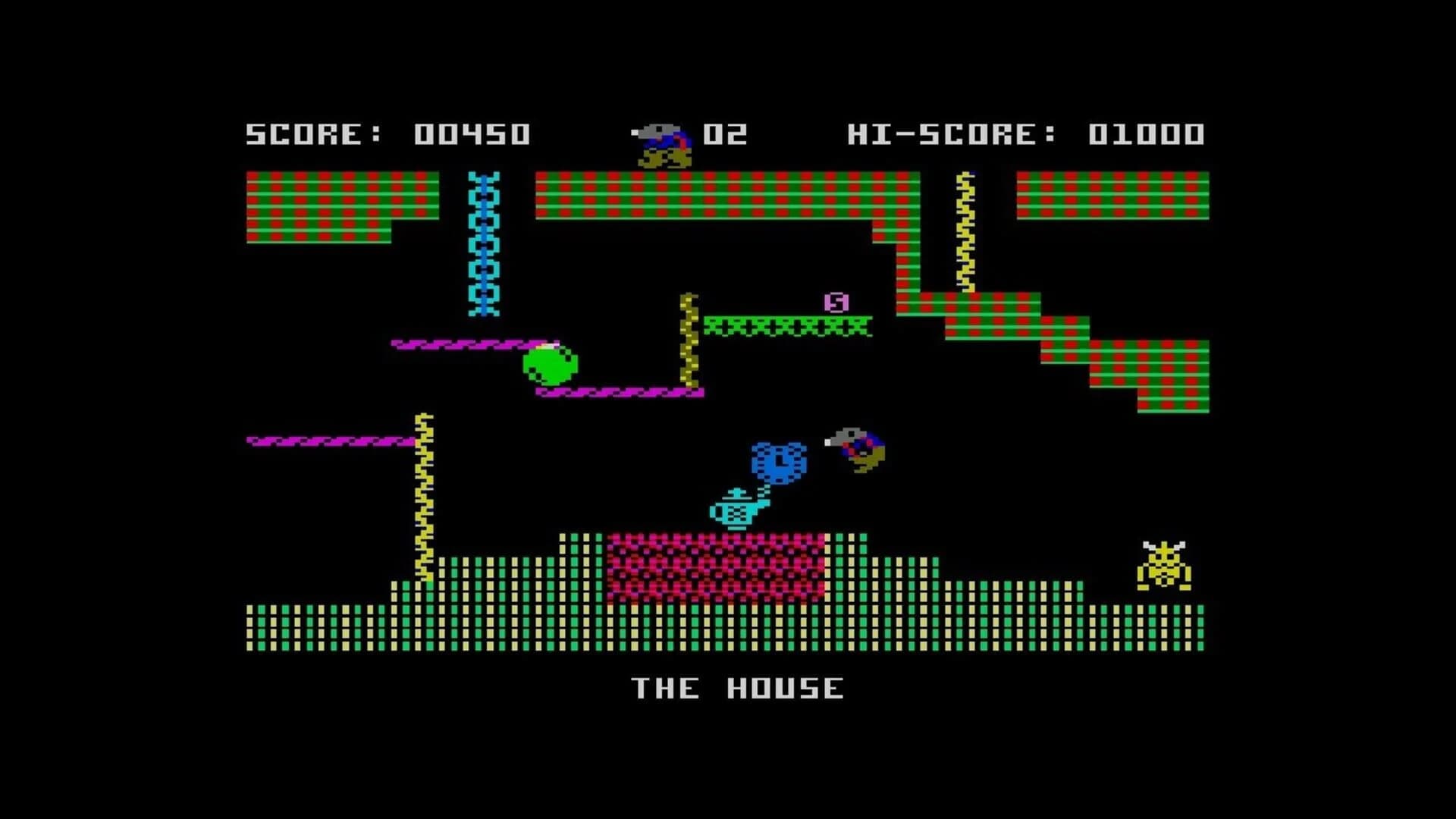Click the lowest step of the brick staircase
The width and height of the screenshot is (1456, 819).
point(1175,402)
